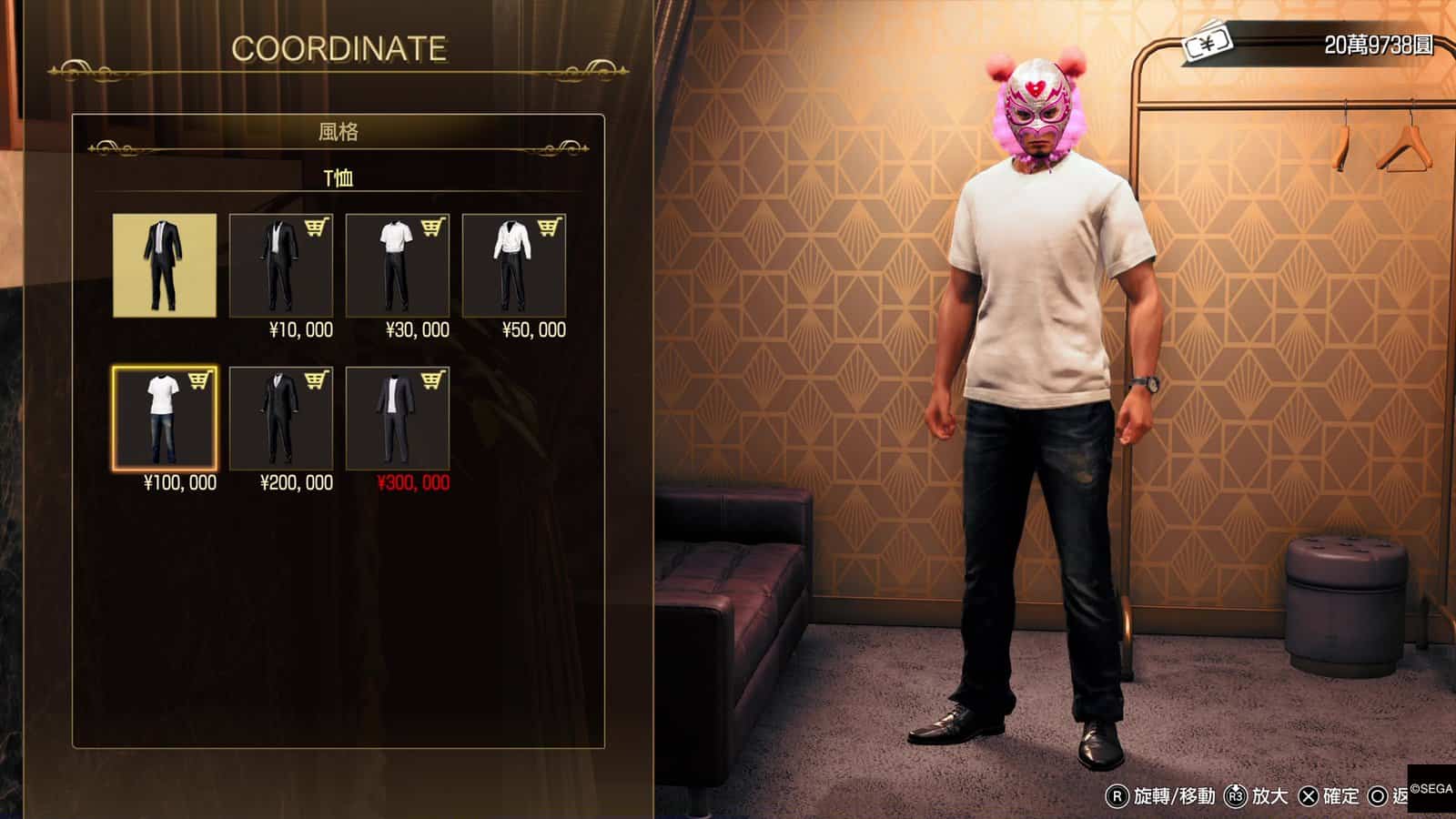Select the currently owned black suit outfit
The width and height of the screenshot is (1456, 819).
tap(165, 266)
